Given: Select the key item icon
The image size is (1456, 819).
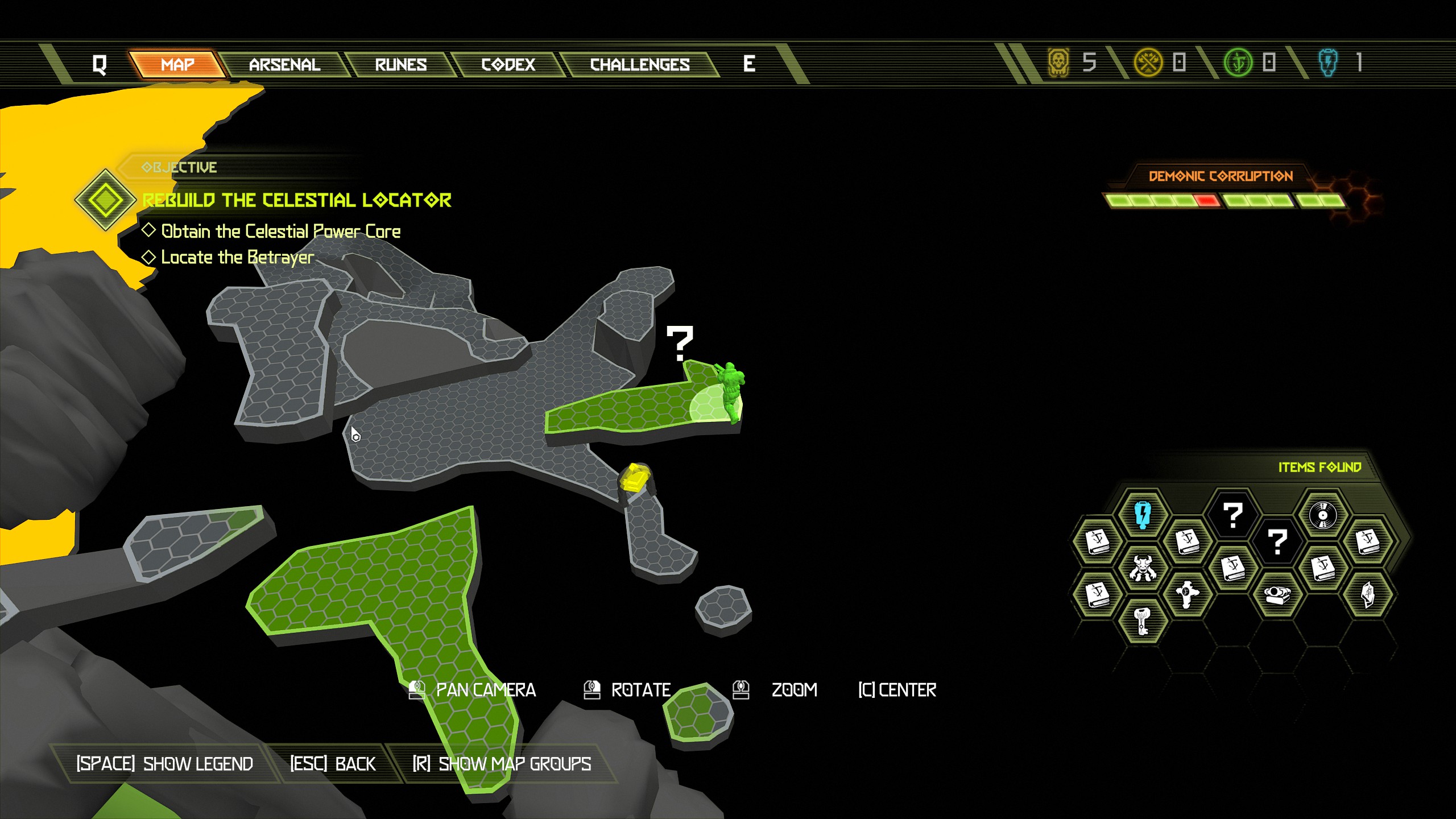Looking at the screenshot, I should click(x=1143, y=620).
